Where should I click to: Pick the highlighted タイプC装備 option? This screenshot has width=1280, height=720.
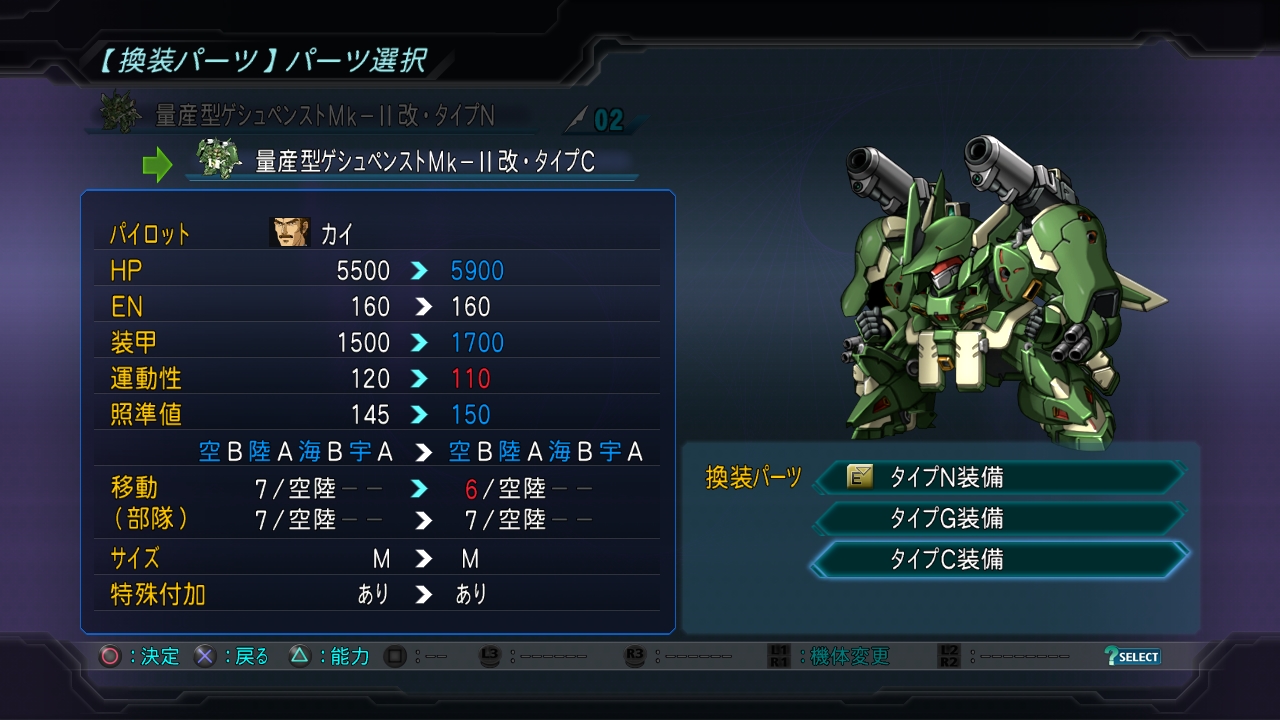pyautogui.click(x=998, y=560)
